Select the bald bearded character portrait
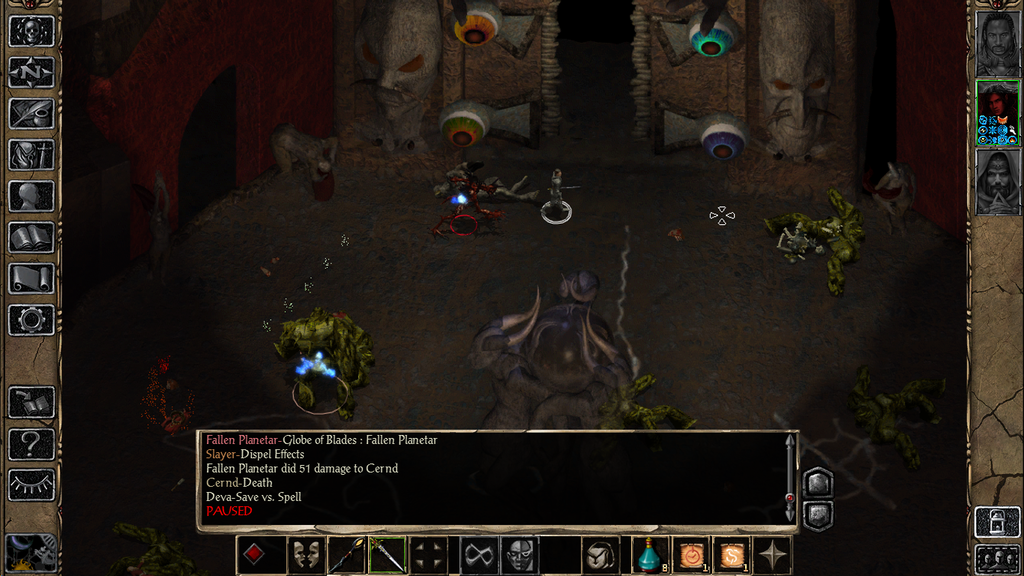Image resolution: width=1024 pixels, height=576 pixels. pos(997,42)
